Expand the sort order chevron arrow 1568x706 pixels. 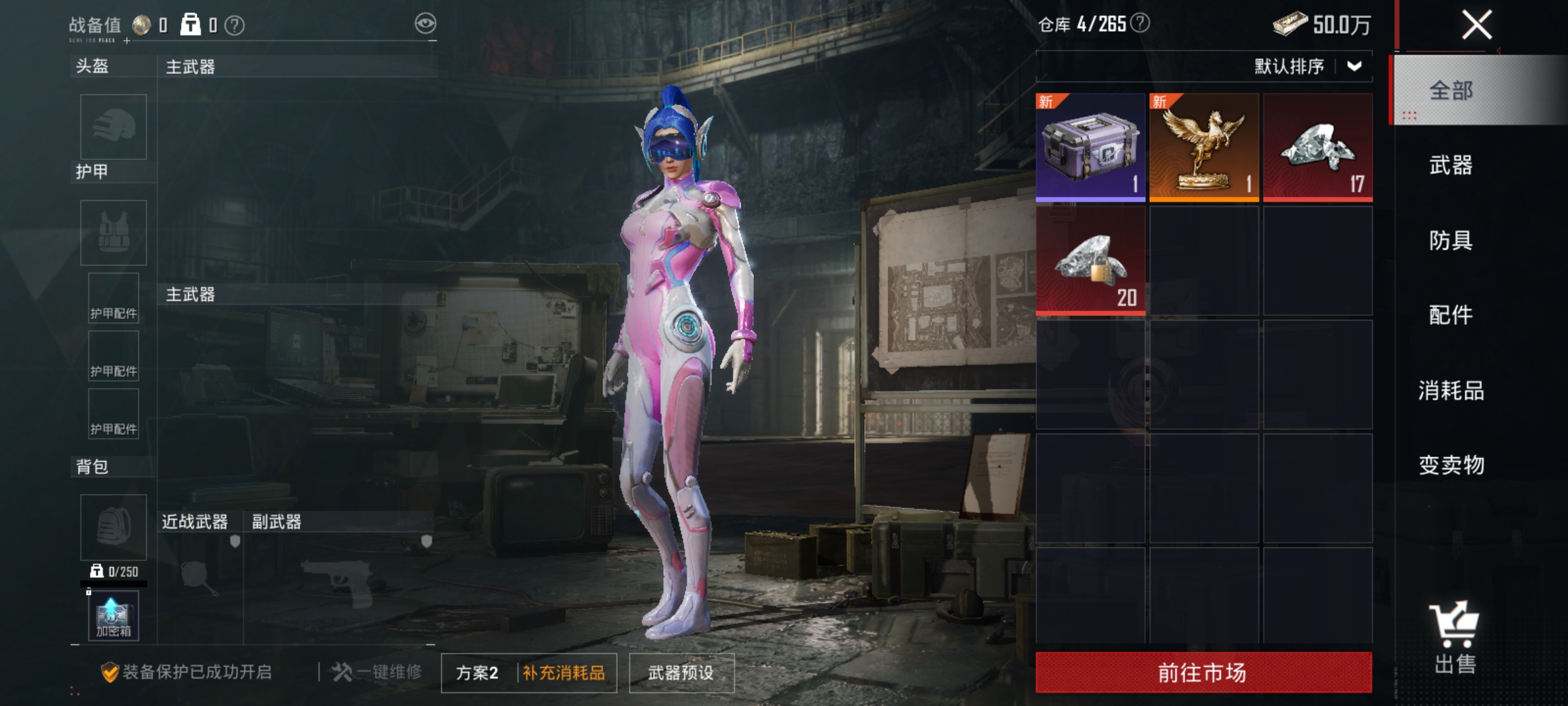tap(1354, 65)
